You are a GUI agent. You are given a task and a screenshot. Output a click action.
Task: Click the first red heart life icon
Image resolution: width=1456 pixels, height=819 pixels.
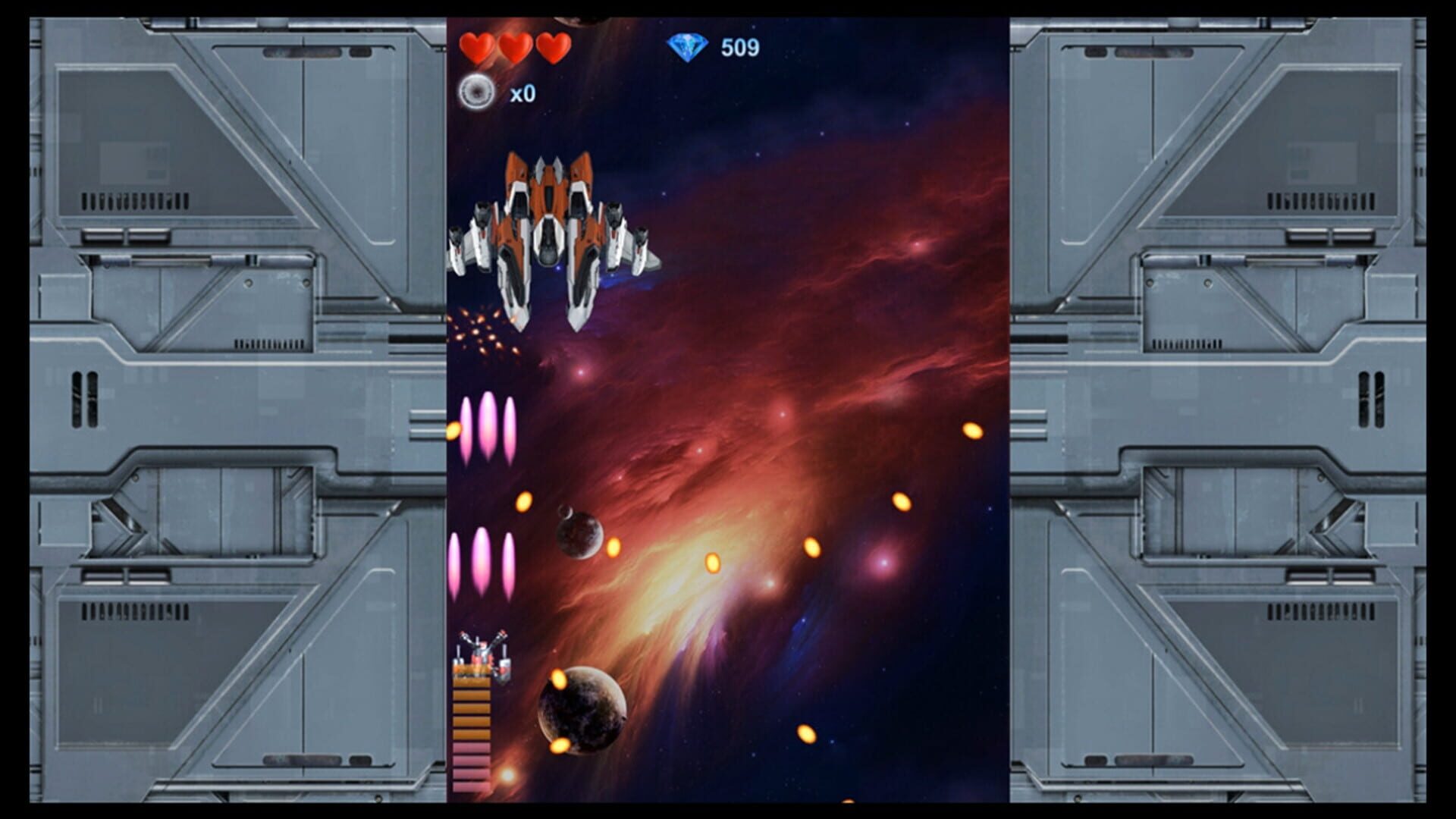tap(476, 47)
